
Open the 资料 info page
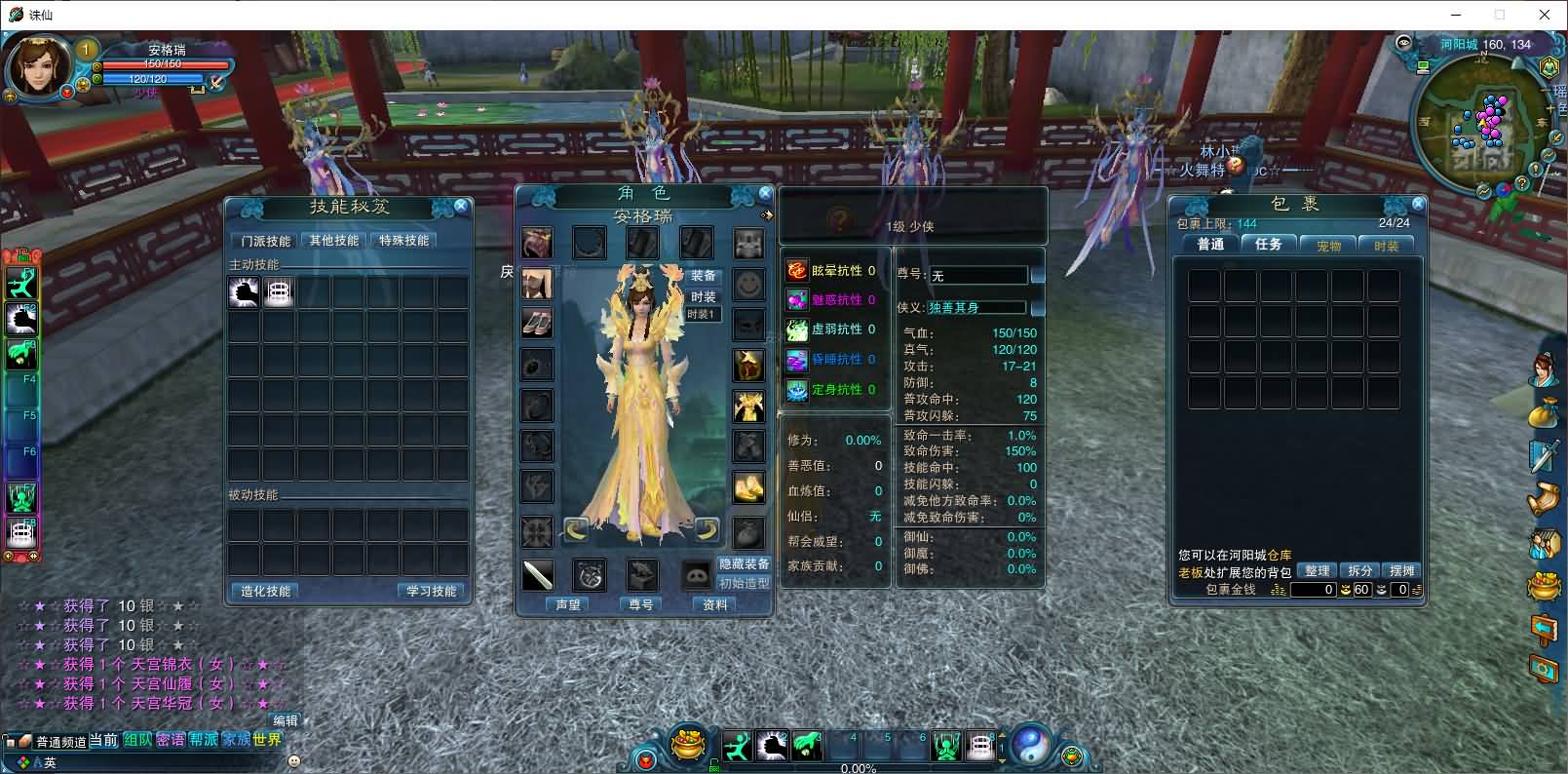(714, 604)
